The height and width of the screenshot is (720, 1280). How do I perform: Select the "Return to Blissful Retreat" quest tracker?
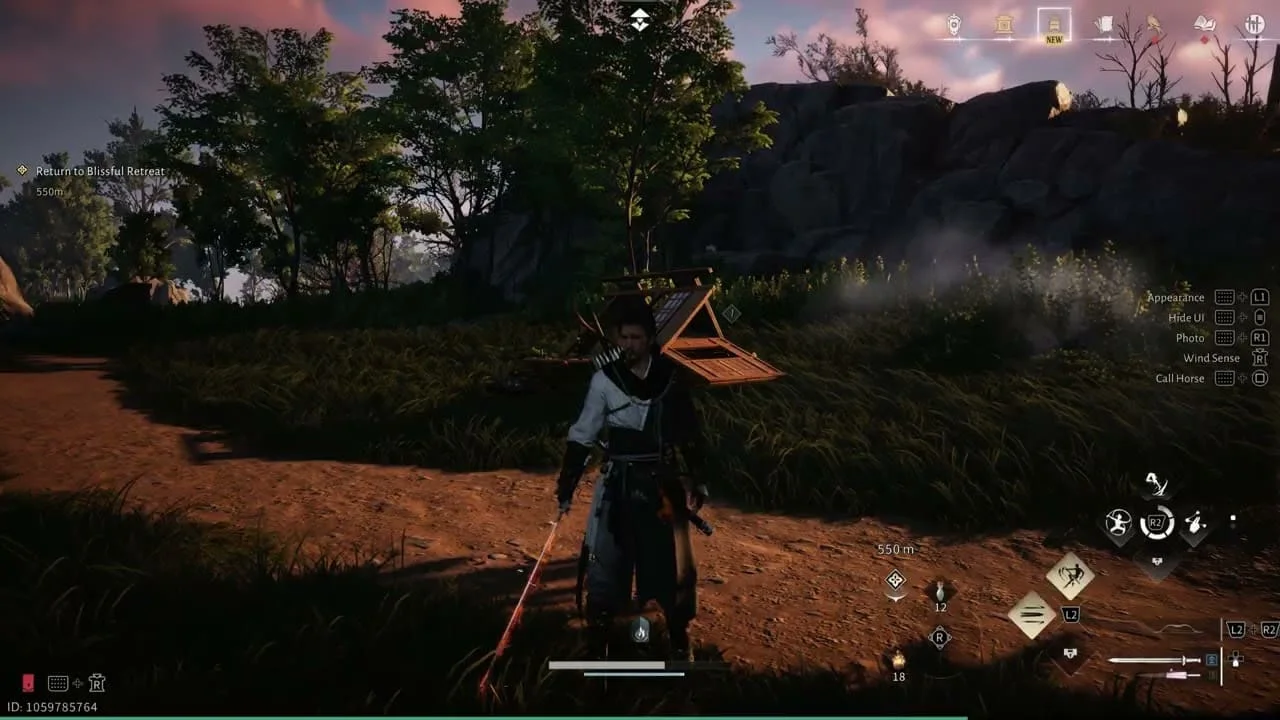tap(100, 172)
